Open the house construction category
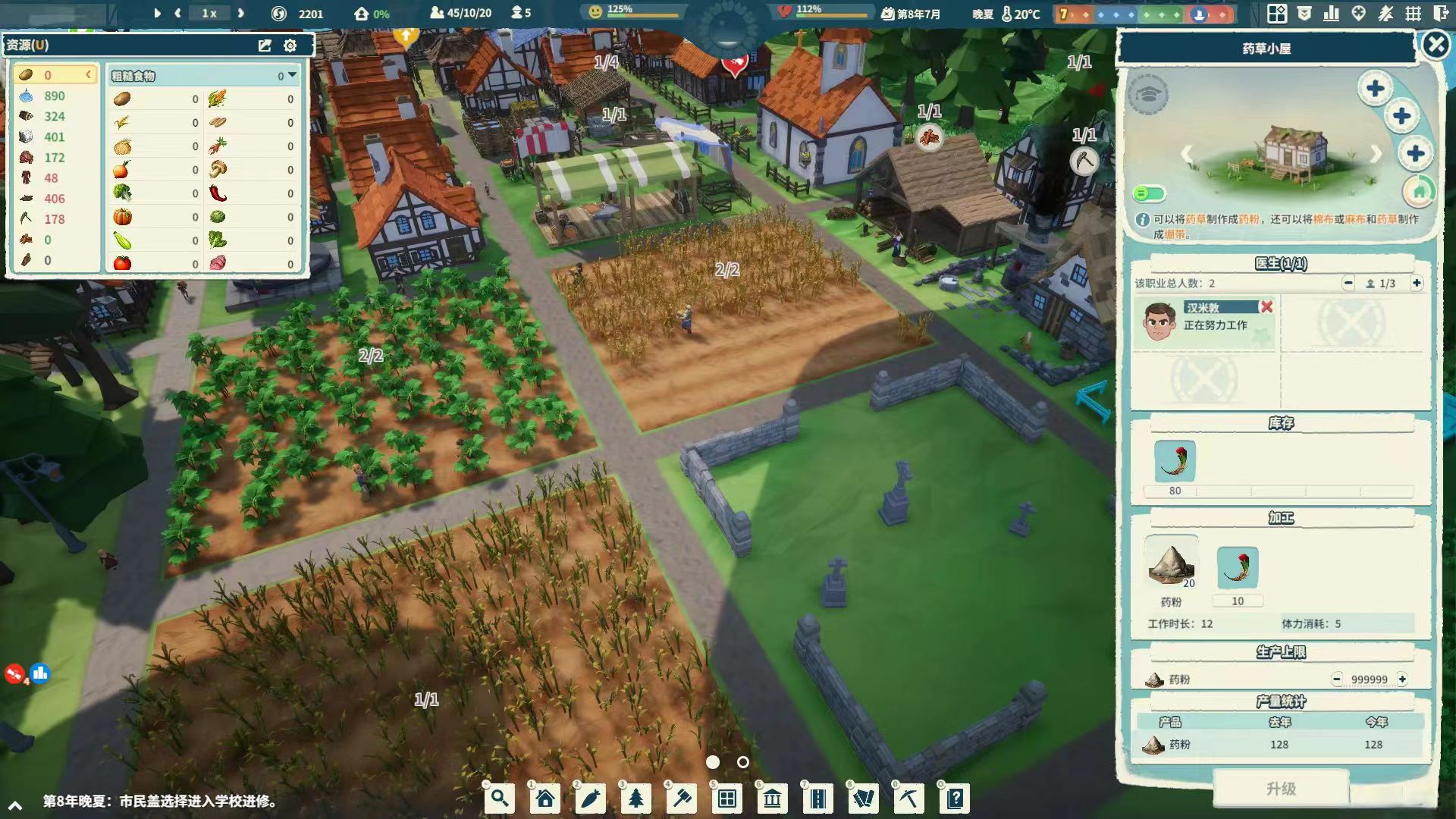Image resolution: width=1456 pixels, height=819 pixels. coord(545,799)
